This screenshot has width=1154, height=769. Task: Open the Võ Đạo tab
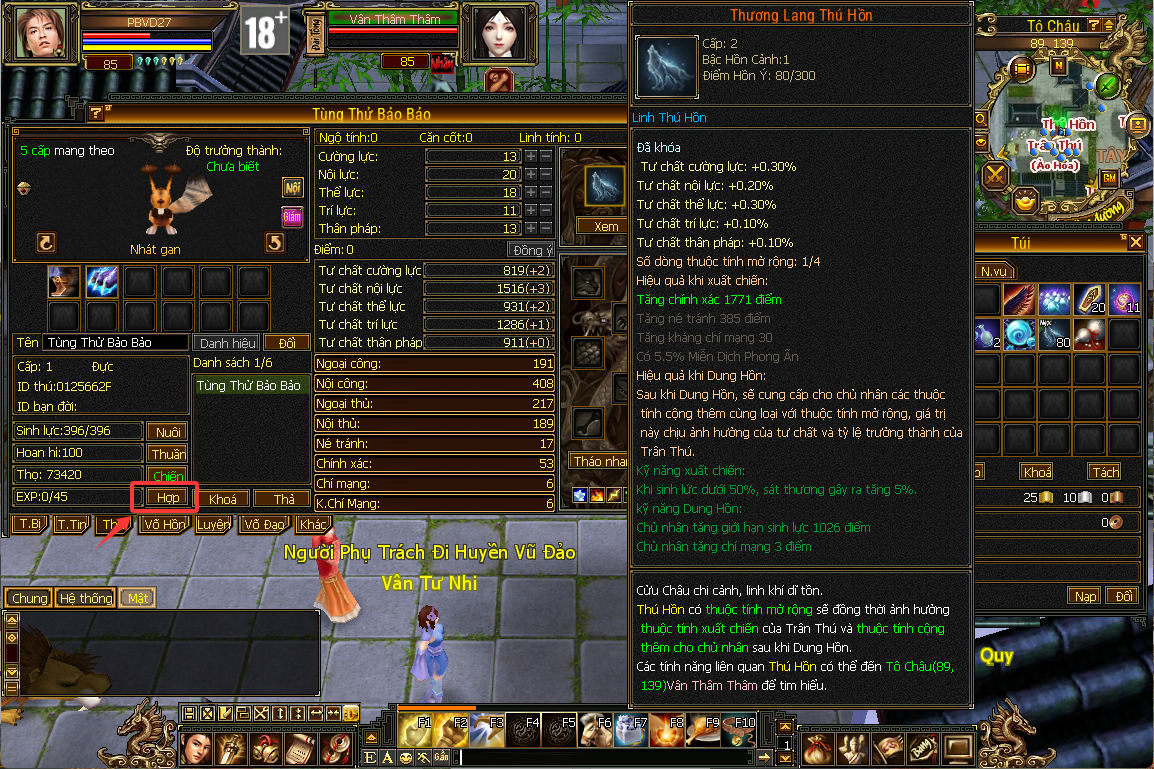point(264,524)
